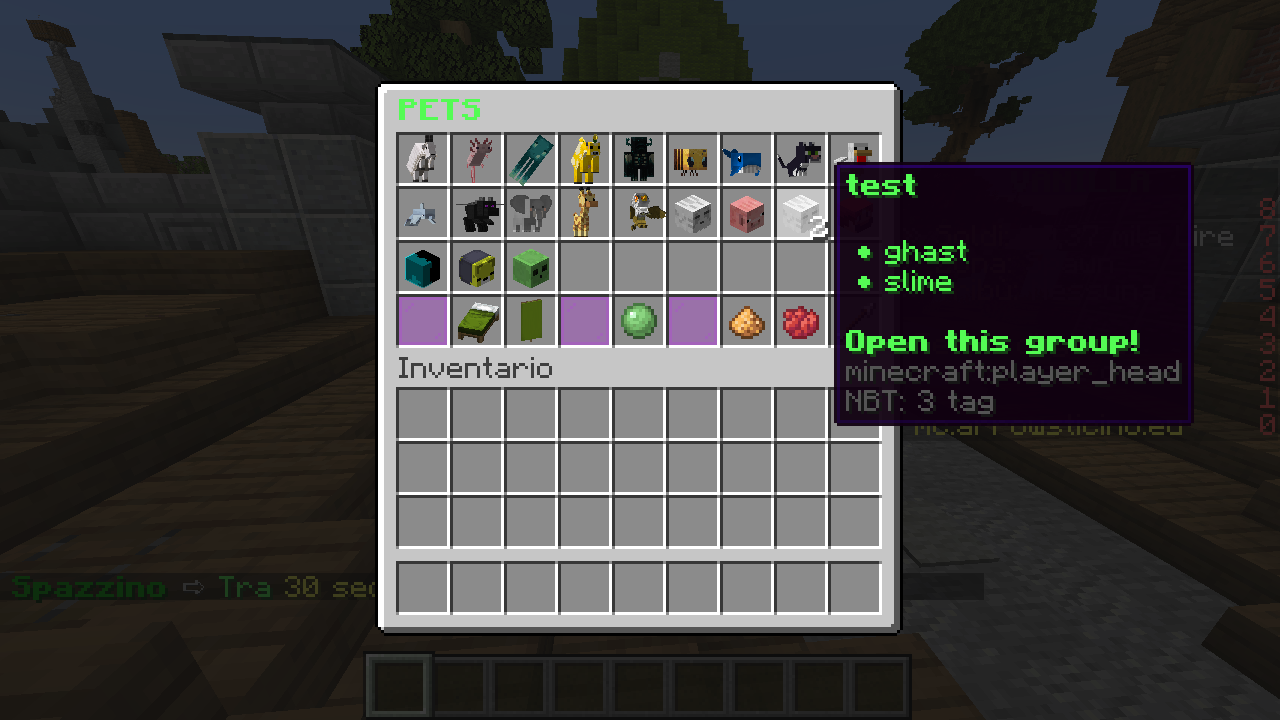Viewport: 1280px width, 720px height.
Task: Open the highlighted ghast group head
Action: point(800,213)
